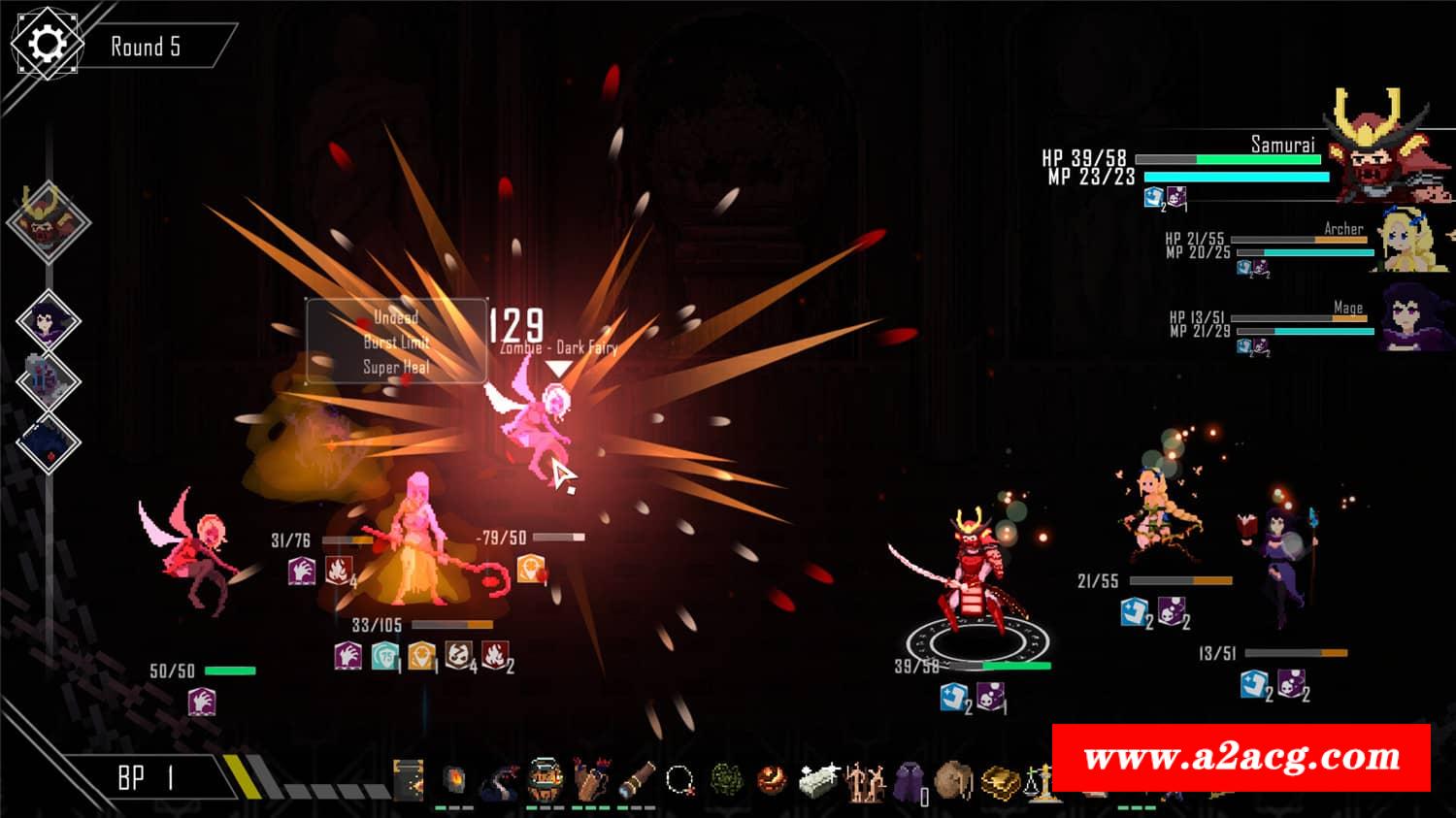Select the purple cloak item
The image size is (1456, 818).
pos(909,779)
